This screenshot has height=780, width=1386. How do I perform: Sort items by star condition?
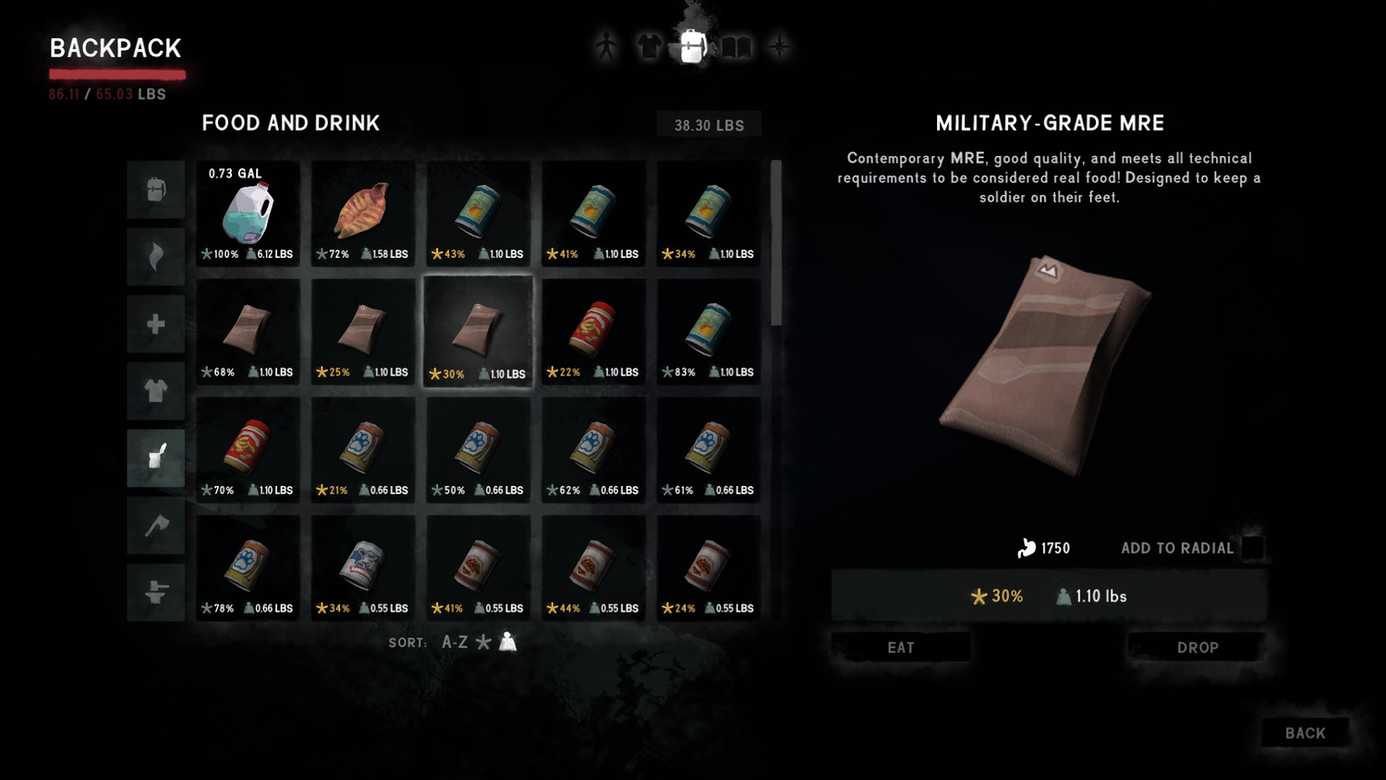tap(484, 642)
